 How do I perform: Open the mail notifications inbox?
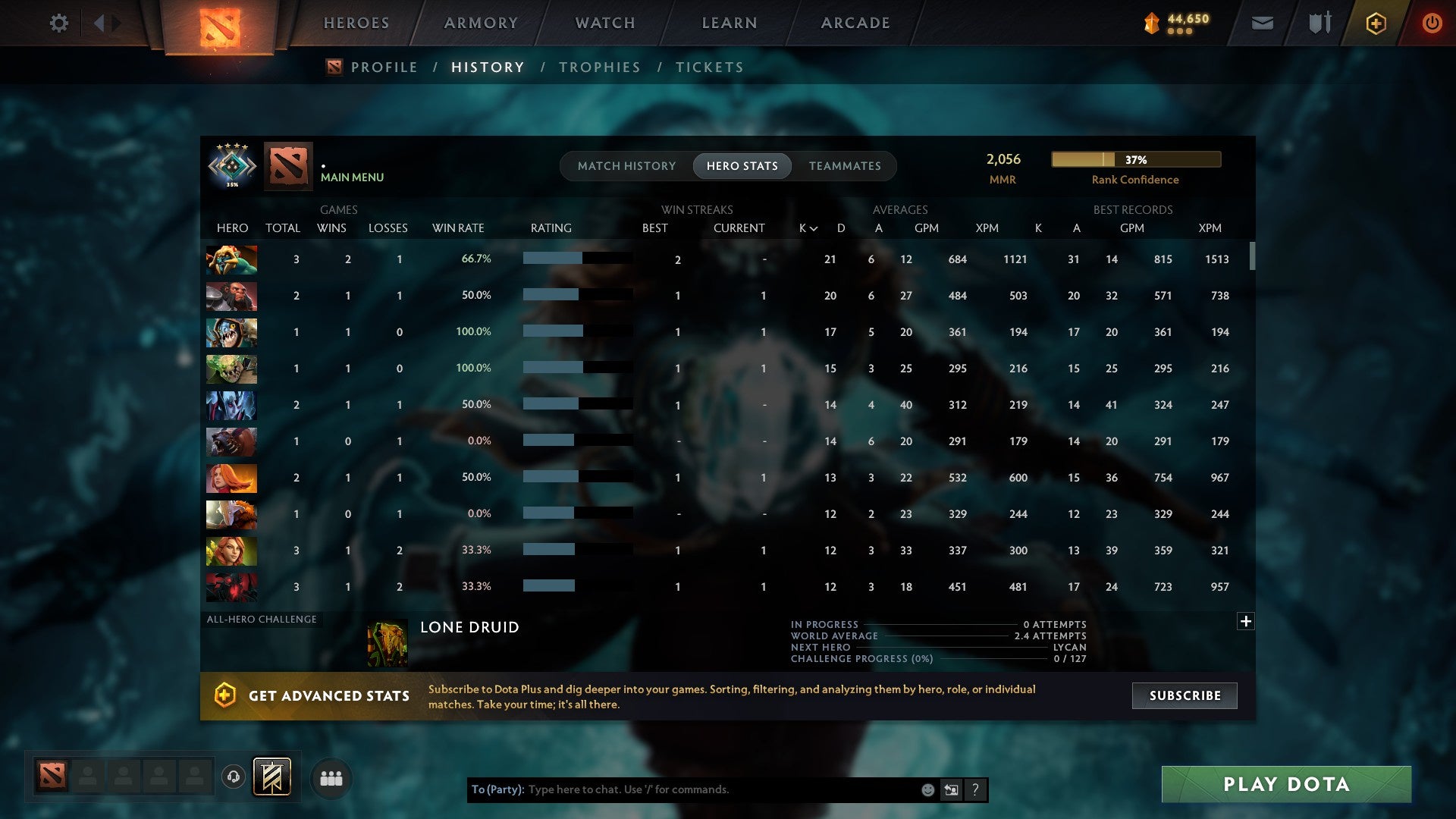coord(1261,23)
